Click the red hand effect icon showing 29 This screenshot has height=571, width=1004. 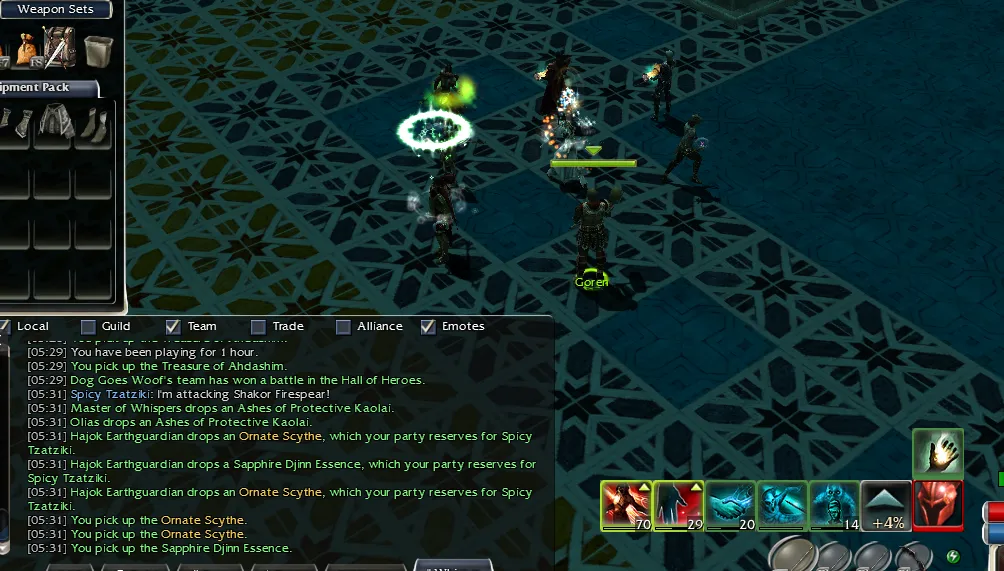click(678, 505)
